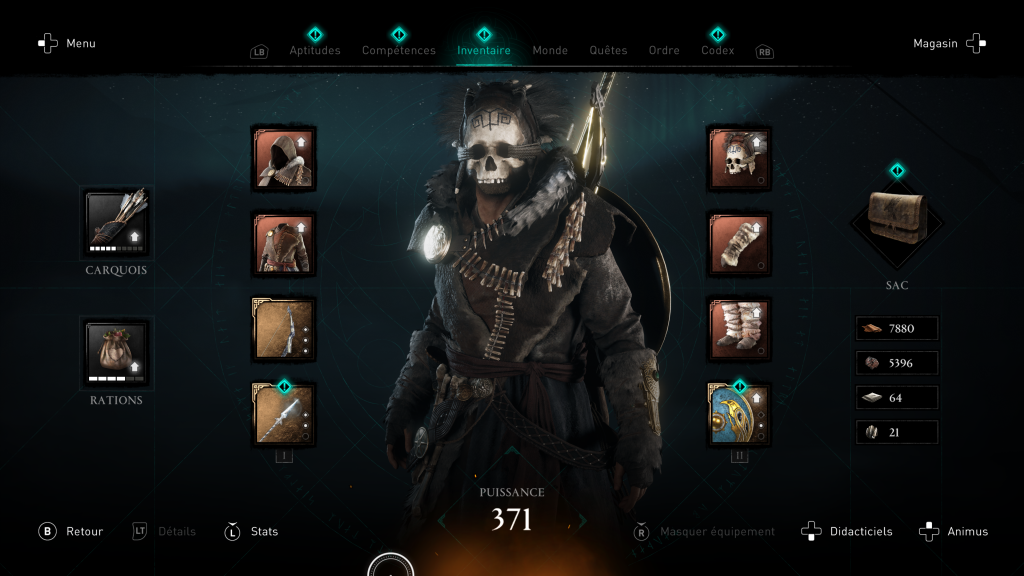1024x576 pixels.
Task: Select the hooded cloak equipment slot
Action: [x=284, y=159]
